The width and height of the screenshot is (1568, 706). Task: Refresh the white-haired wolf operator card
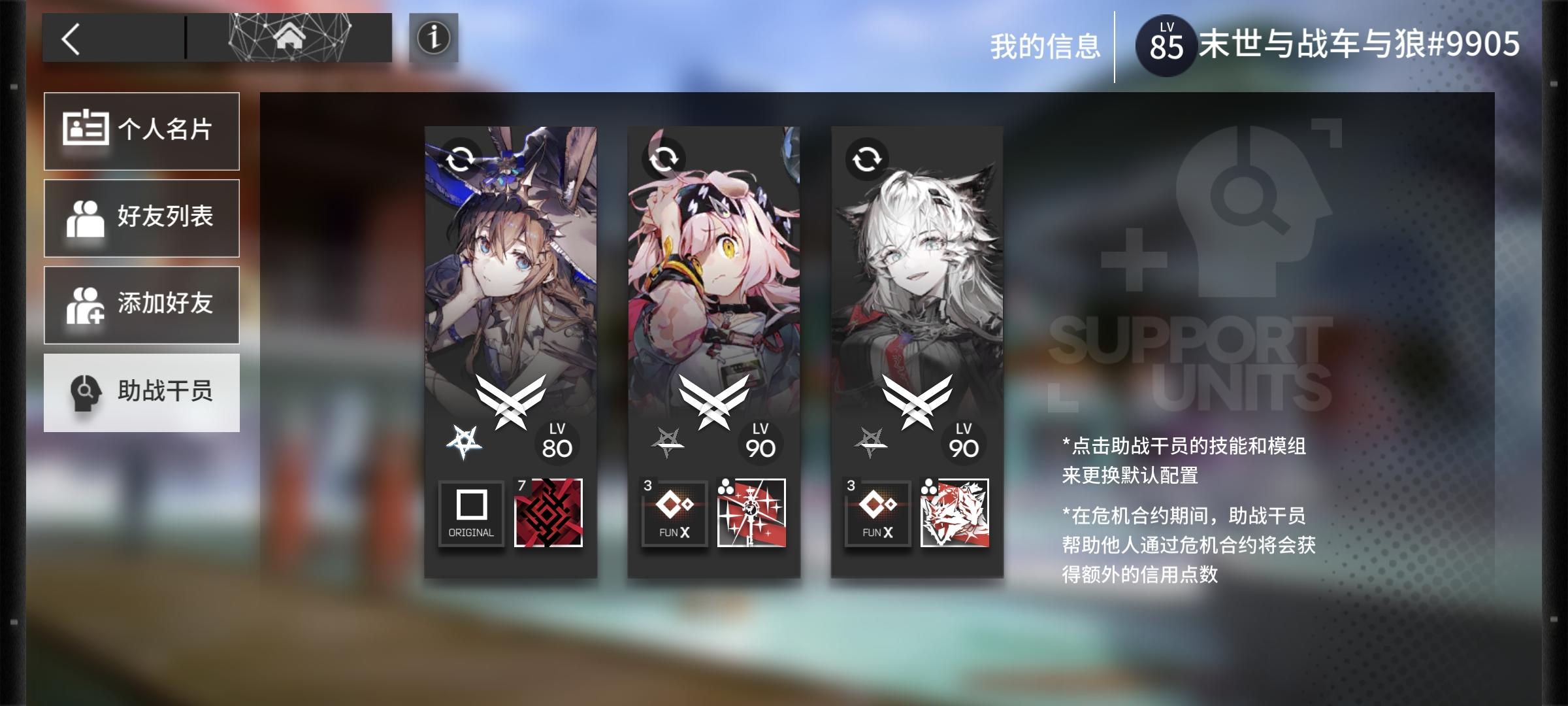(866, 158)
